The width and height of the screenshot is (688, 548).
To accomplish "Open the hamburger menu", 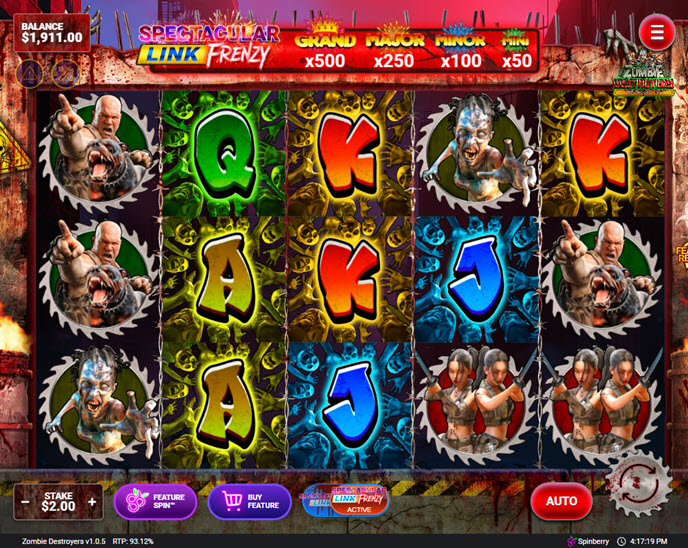I will coord(657,33).
